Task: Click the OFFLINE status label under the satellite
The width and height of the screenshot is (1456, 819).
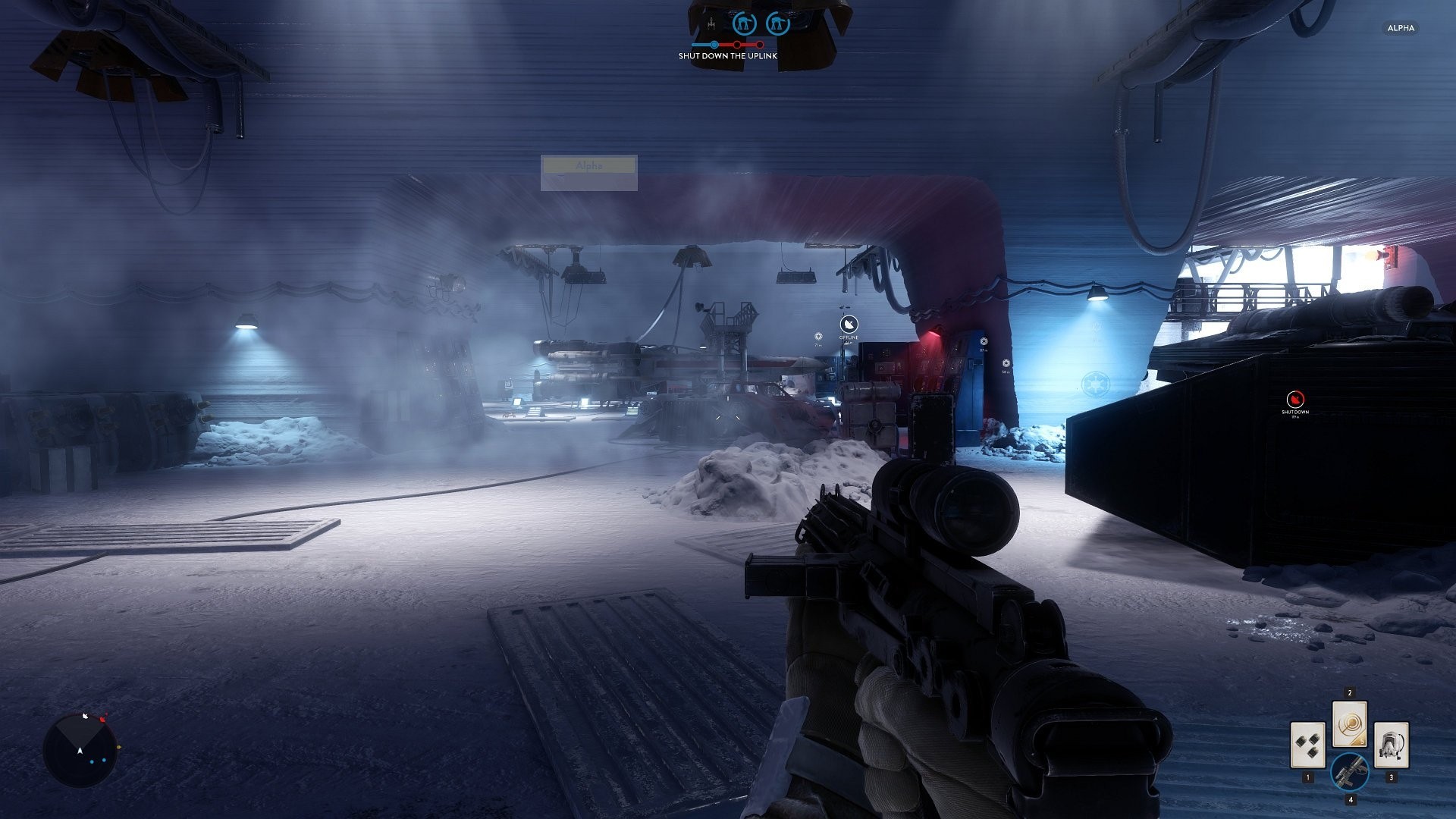Action: pyautogui.click(x=849, y=337)
